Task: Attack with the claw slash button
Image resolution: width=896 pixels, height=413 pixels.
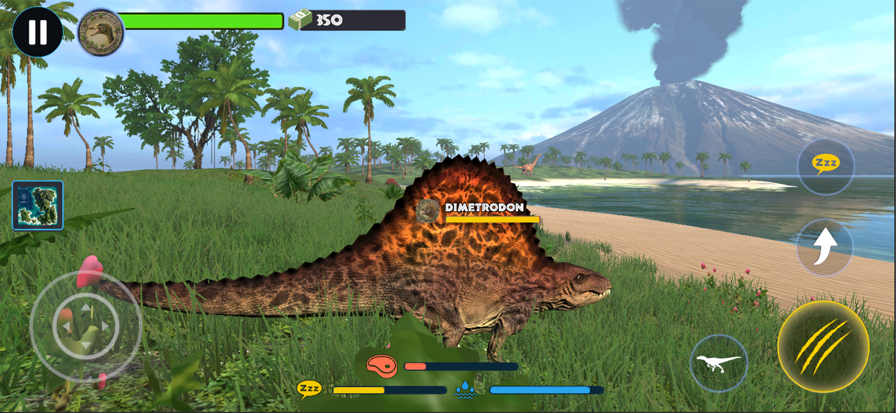Action: coord(823,346)
